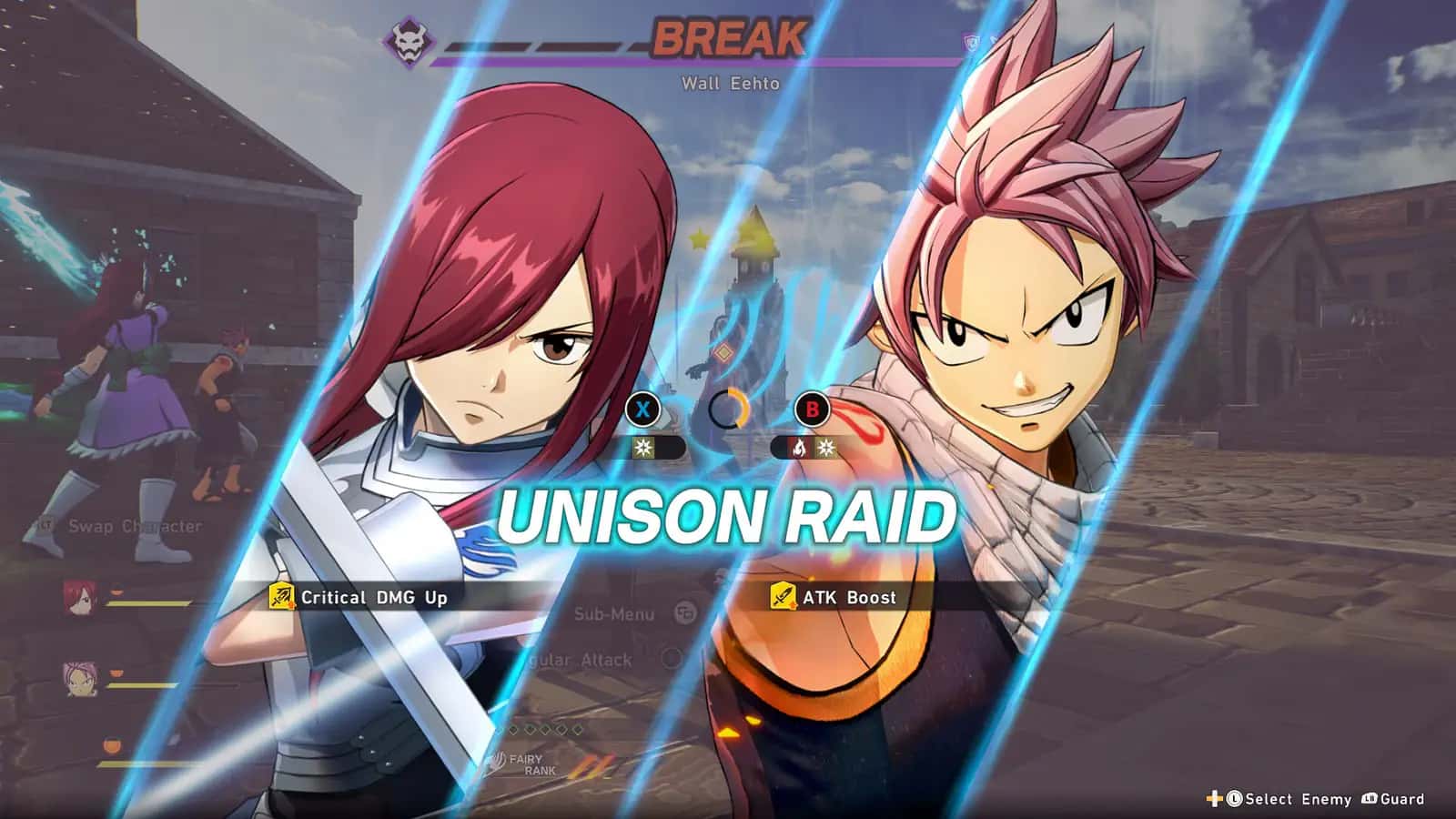The image size is (1456, 819).
Task: Select Natsu's party portrait
Action: click(79, 679)
